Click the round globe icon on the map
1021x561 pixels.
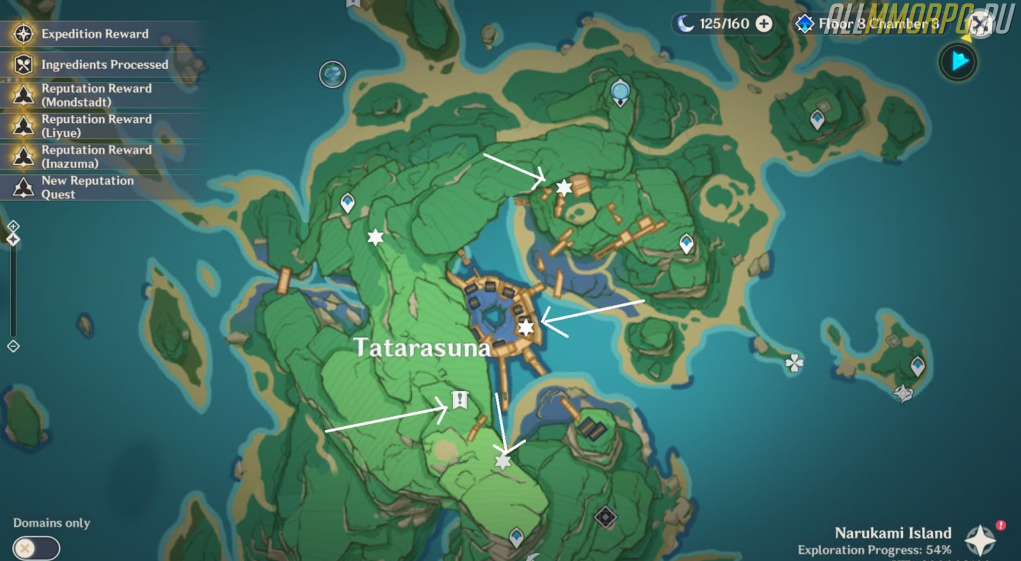(332, 73)
